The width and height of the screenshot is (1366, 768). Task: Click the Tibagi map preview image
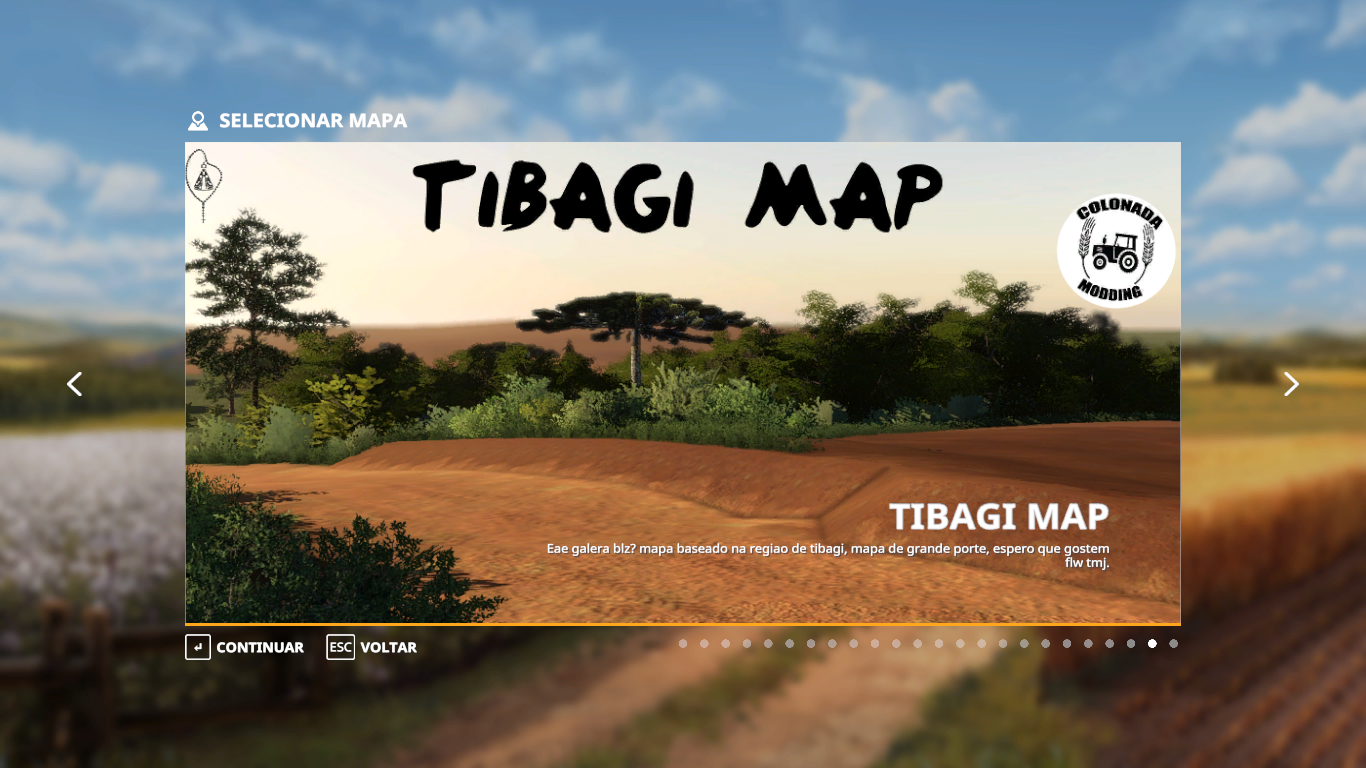[600, 400]
